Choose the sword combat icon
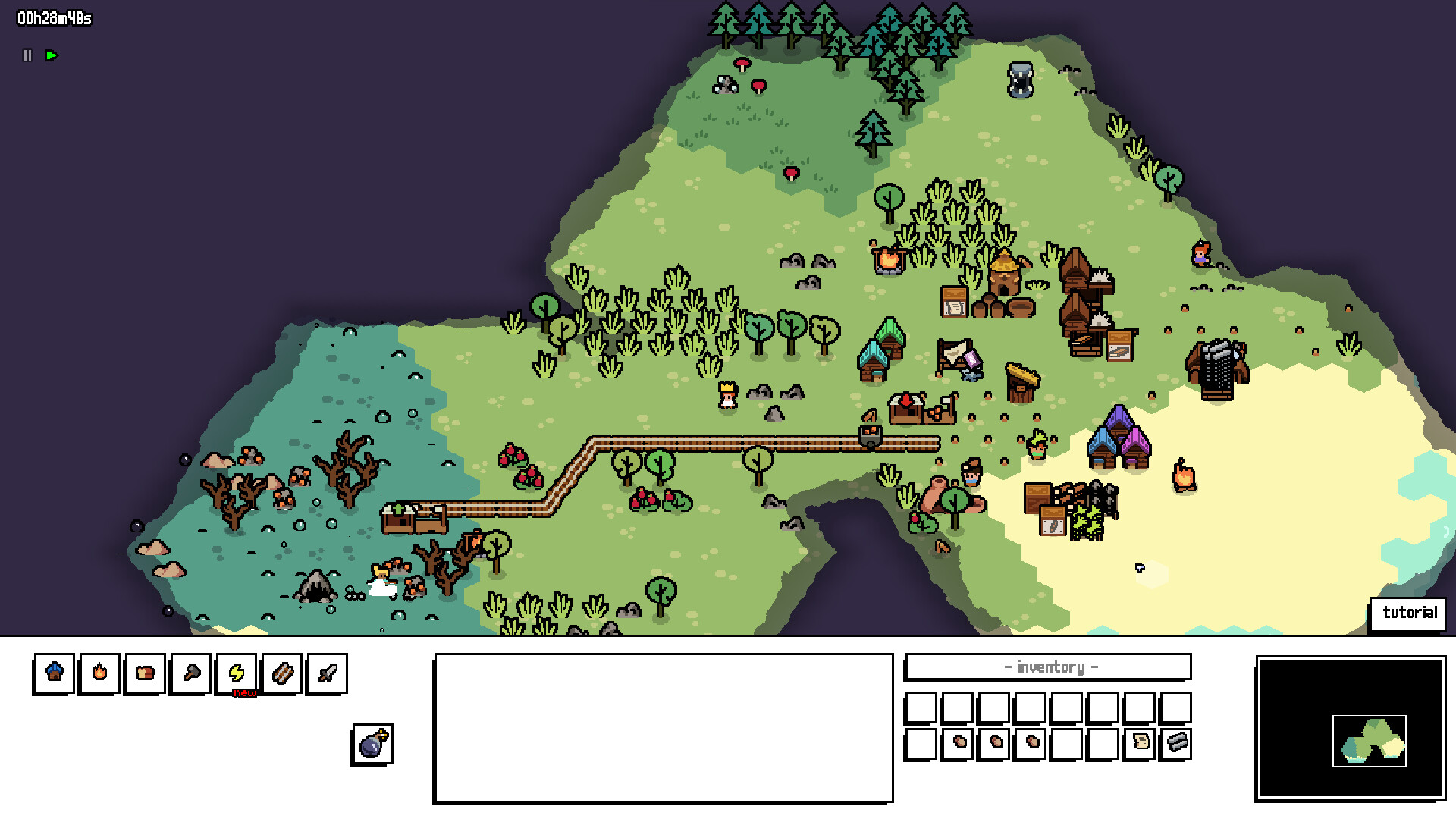 click(x=327, y=673)
